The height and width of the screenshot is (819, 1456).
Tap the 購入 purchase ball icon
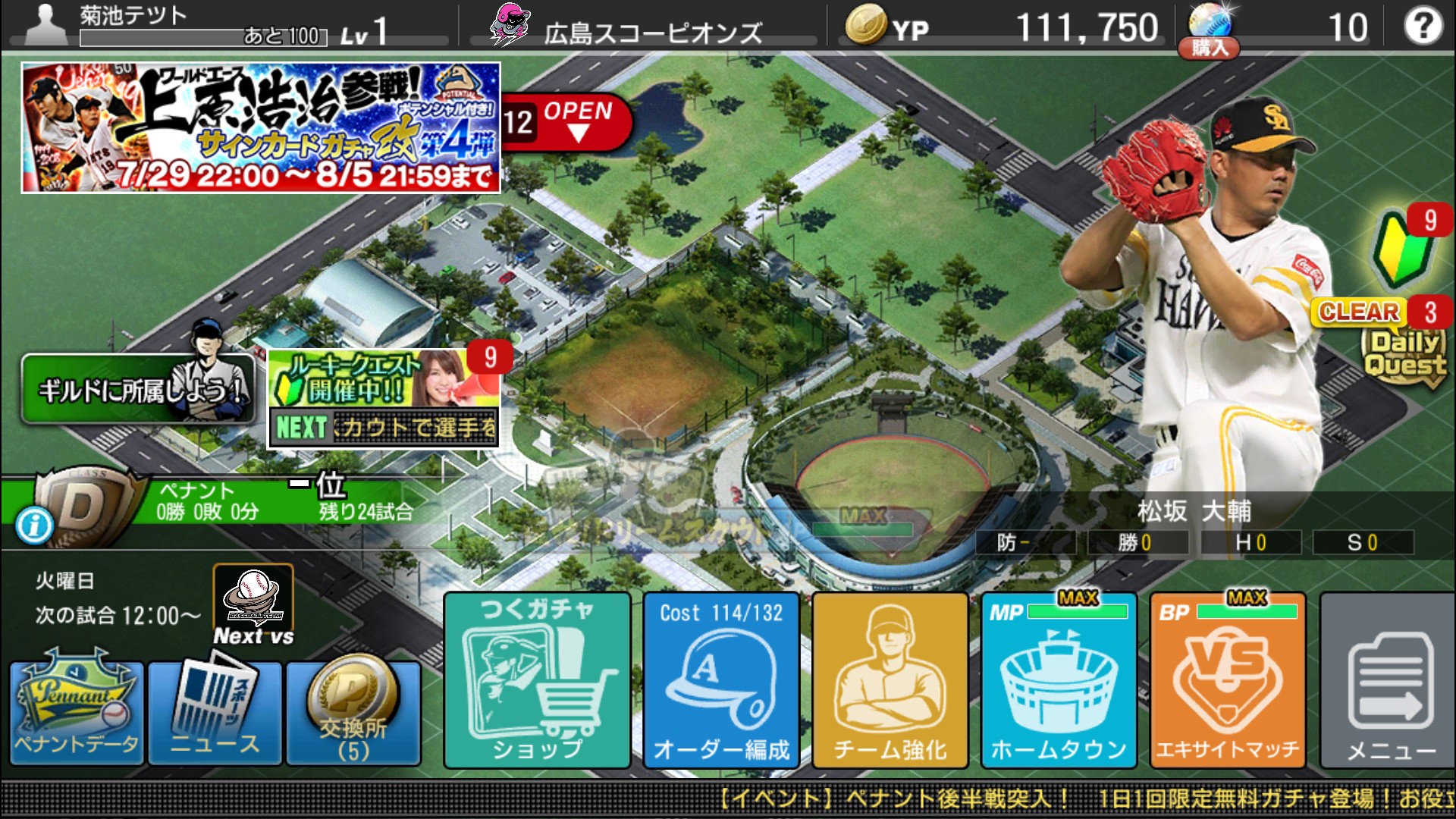click(1208, 32)
